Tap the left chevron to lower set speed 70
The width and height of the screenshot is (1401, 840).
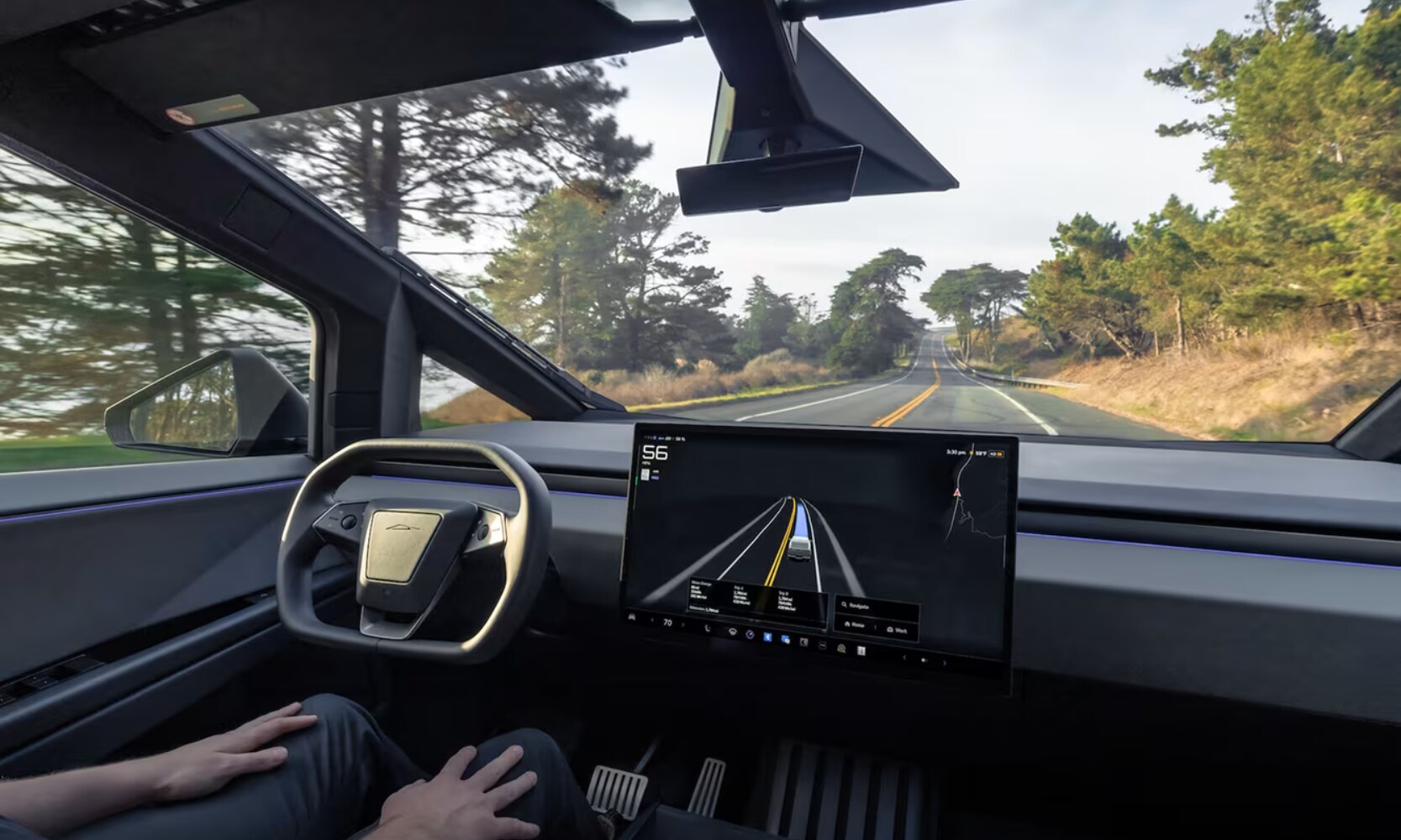[651, 619]
